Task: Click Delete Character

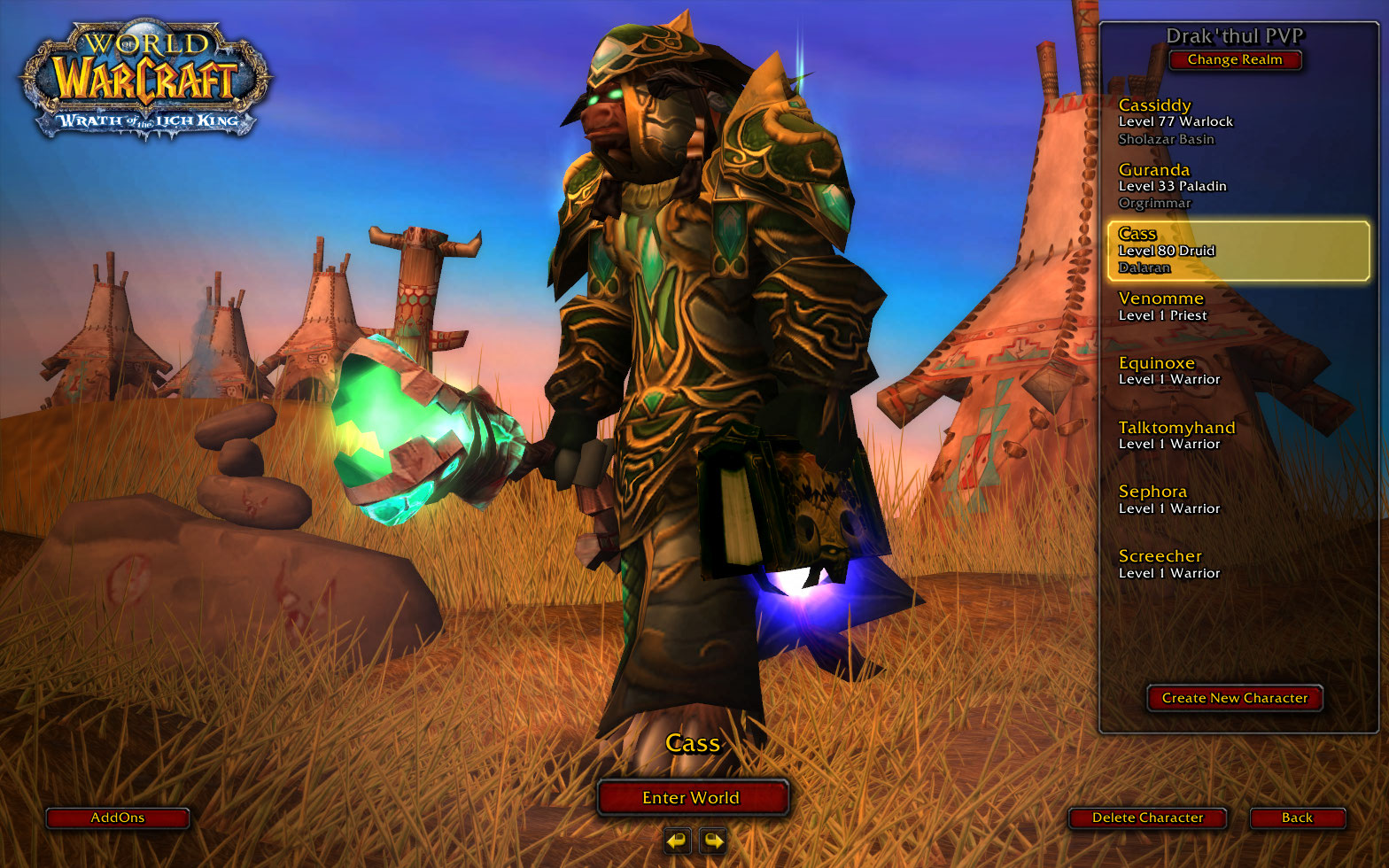Action: pyautogui.click(x=1147, y=818)
